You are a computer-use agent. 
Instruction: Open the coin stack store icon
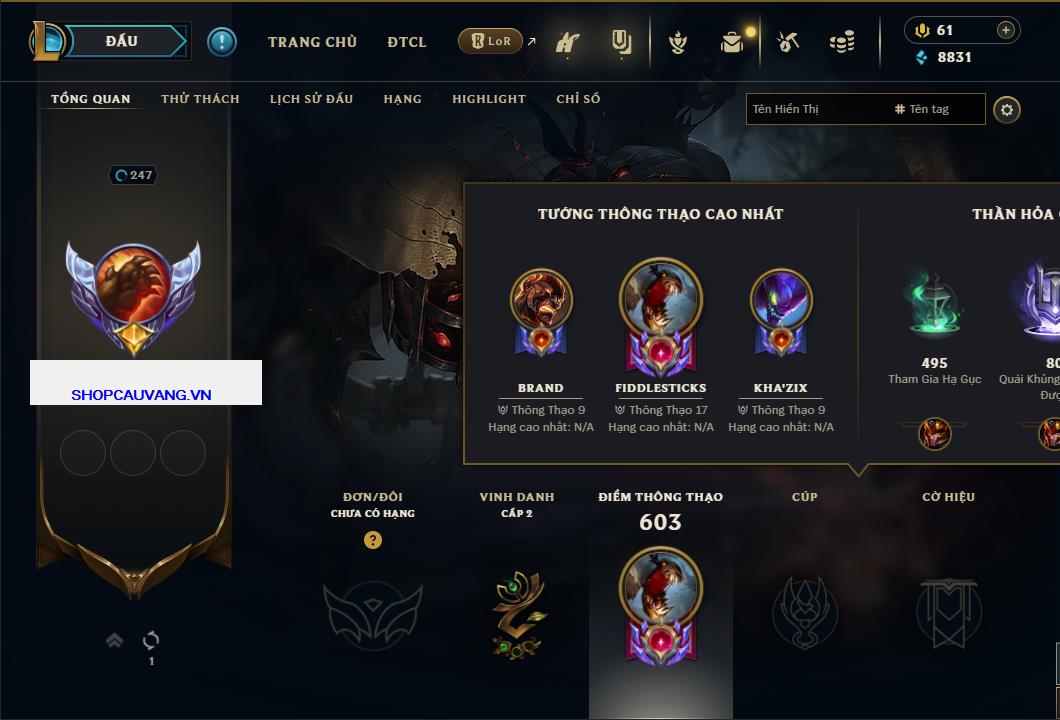point(842,42)
